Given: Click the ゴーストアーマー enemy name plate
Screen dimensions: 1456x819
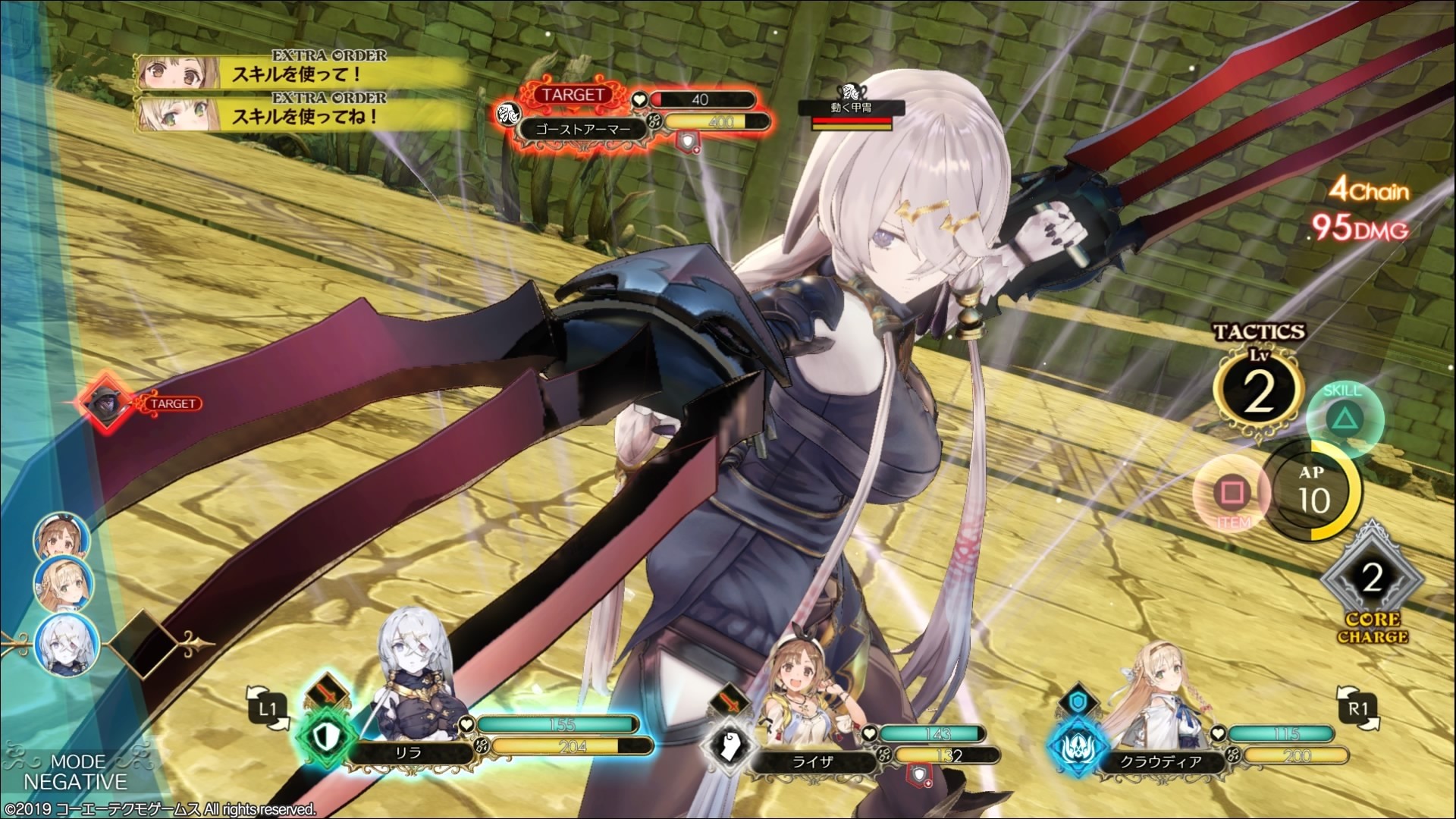Looking at the screenshot, I should click(x=583, y=129).
